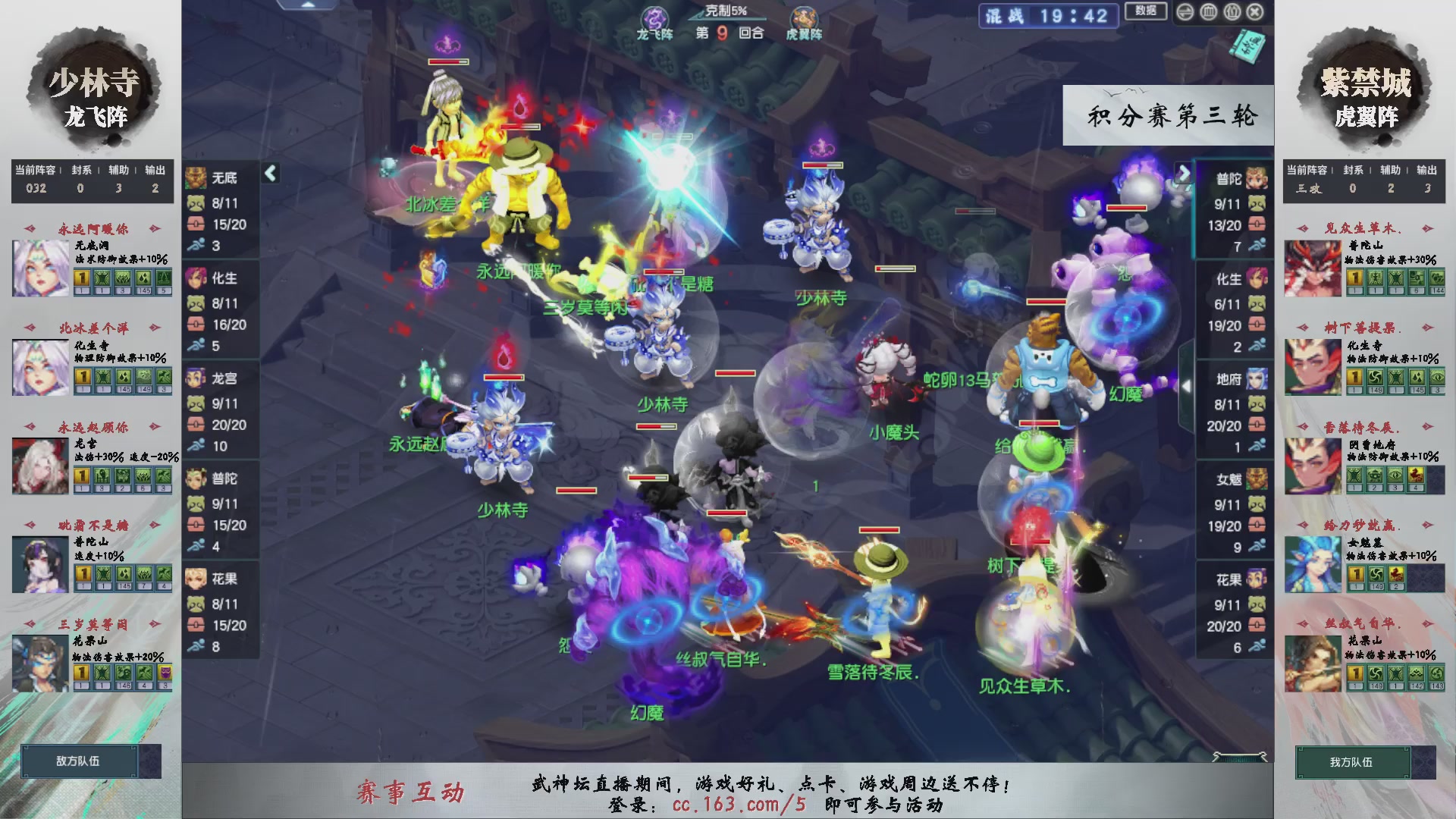Viewport: 1456px width, 819px height.
Task: Click the 普陀 avatar in right panel
Action: pyautogui.click(x=1255, y=180)
